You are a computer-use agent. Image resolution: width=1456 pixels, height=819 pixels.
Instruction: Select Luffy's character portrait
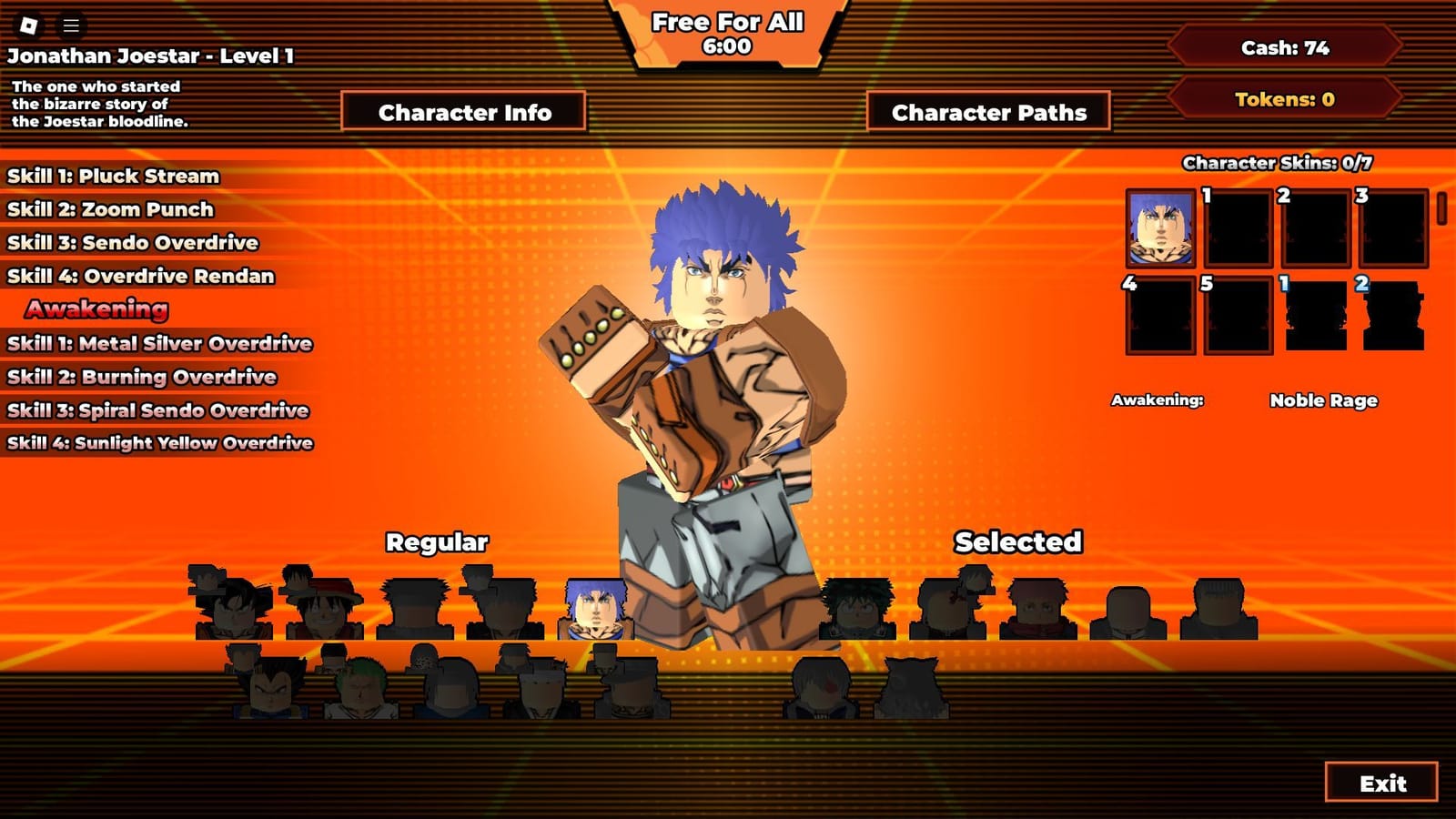320,602
